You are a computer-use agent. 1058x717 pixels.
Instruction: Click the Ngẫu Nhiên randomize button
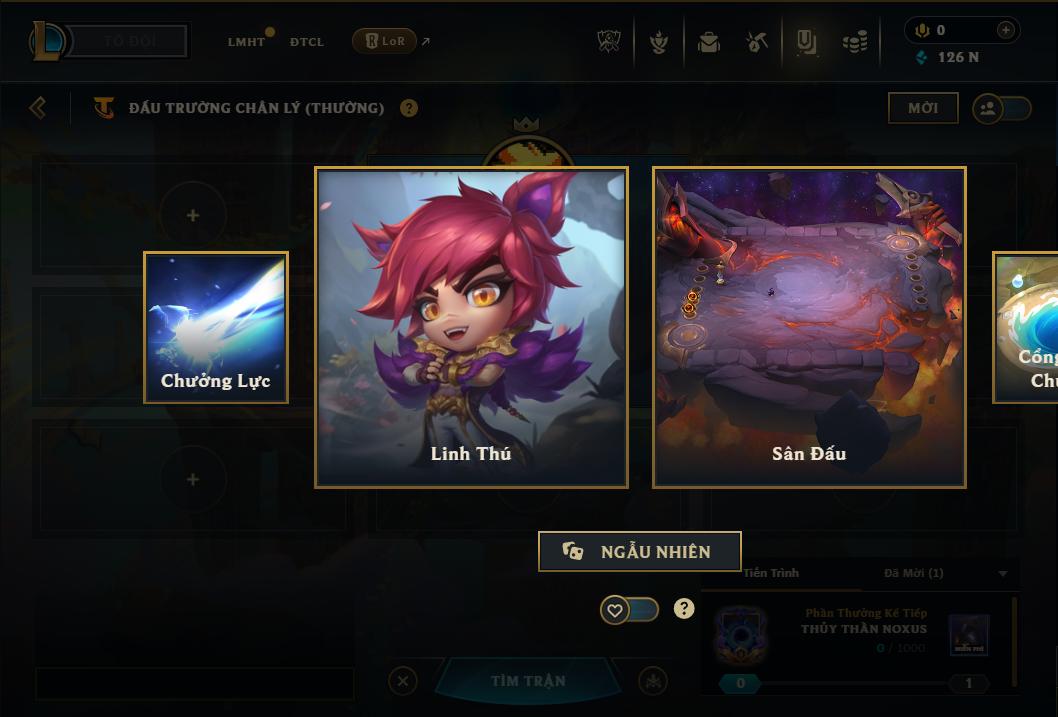point(639,552)
